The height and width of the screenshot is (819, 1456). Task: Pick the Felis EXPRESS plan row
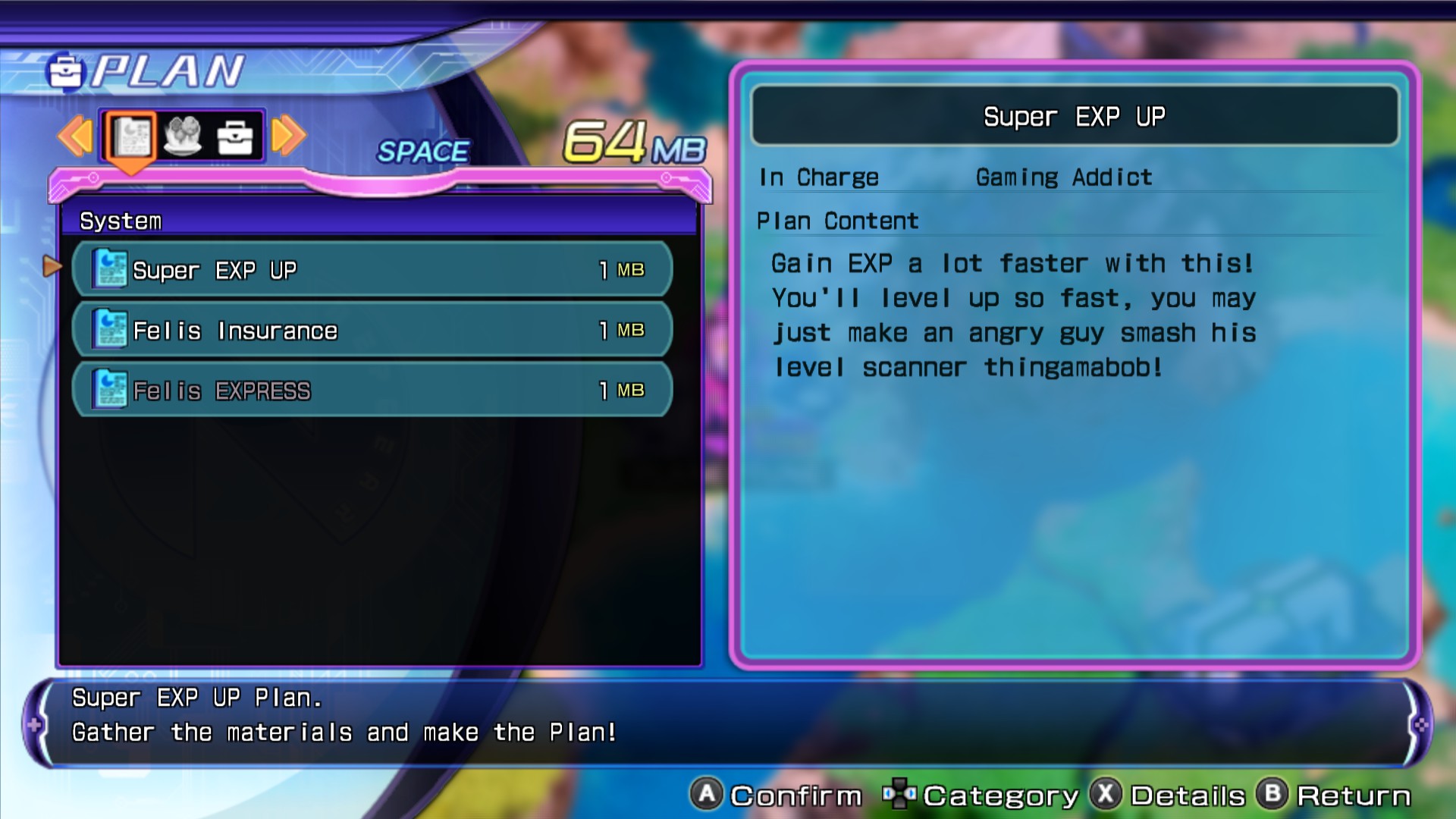coord(372,390)
